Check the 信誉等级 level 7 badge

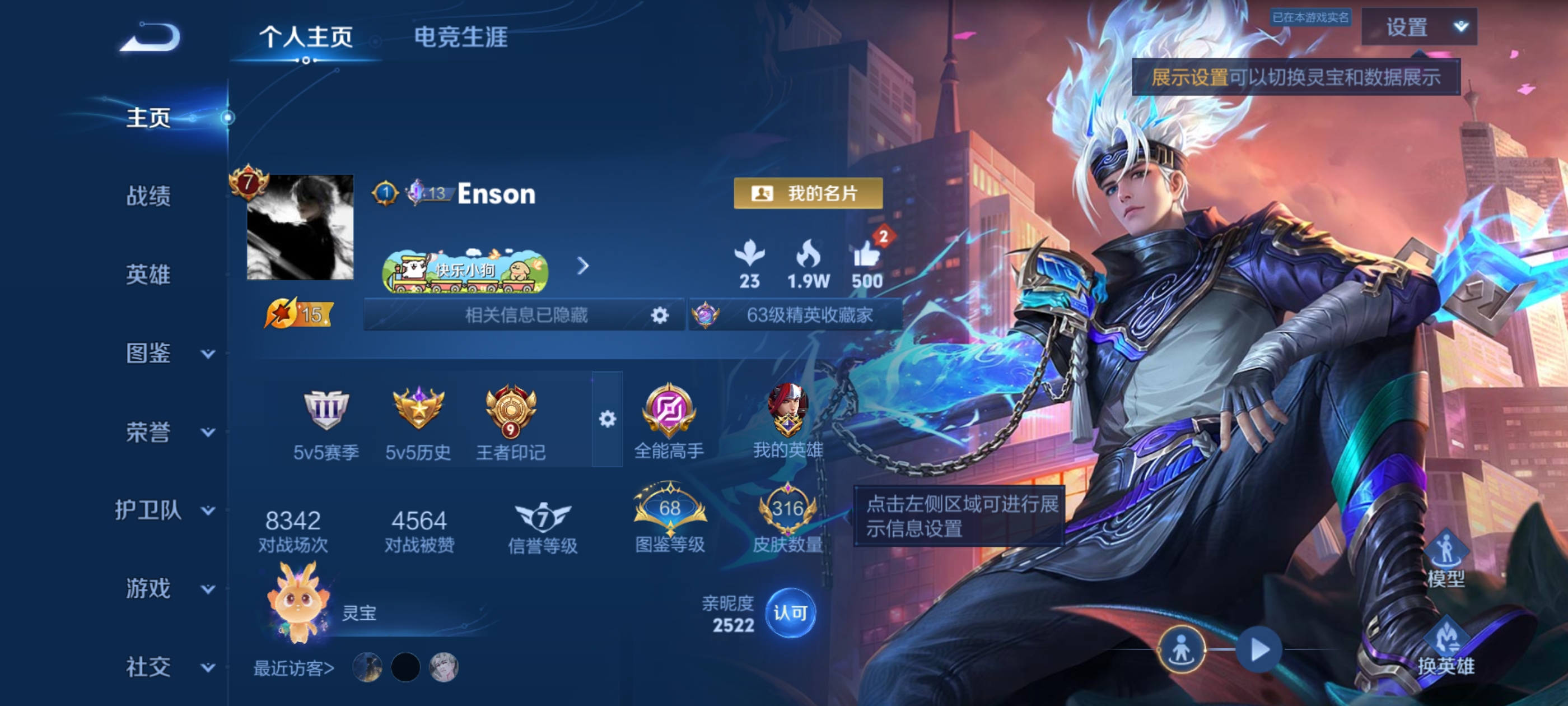(x=544, y=518)
